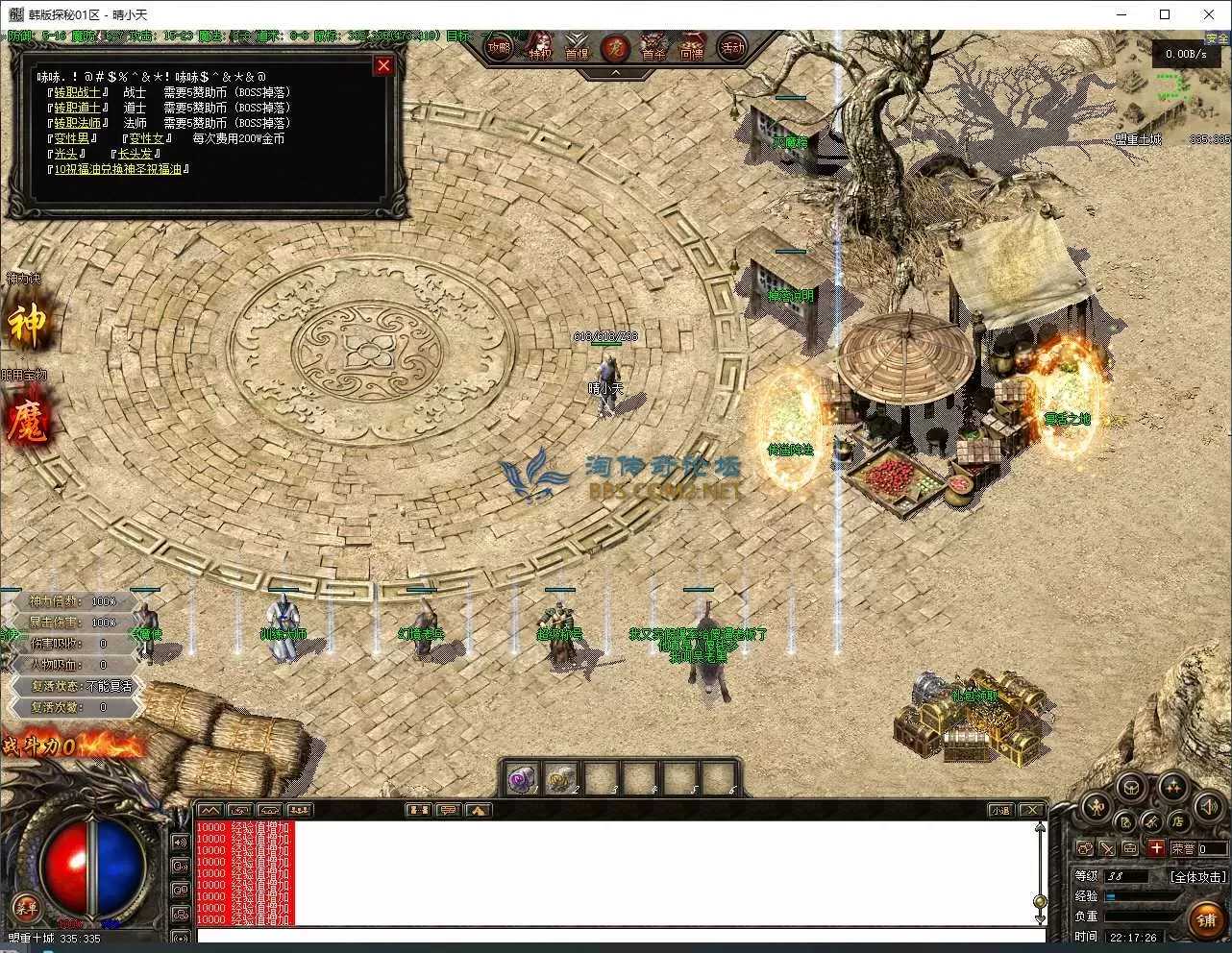Toggle sound with the speaker icon
1232x953 pixels.
click(1208, 808)
